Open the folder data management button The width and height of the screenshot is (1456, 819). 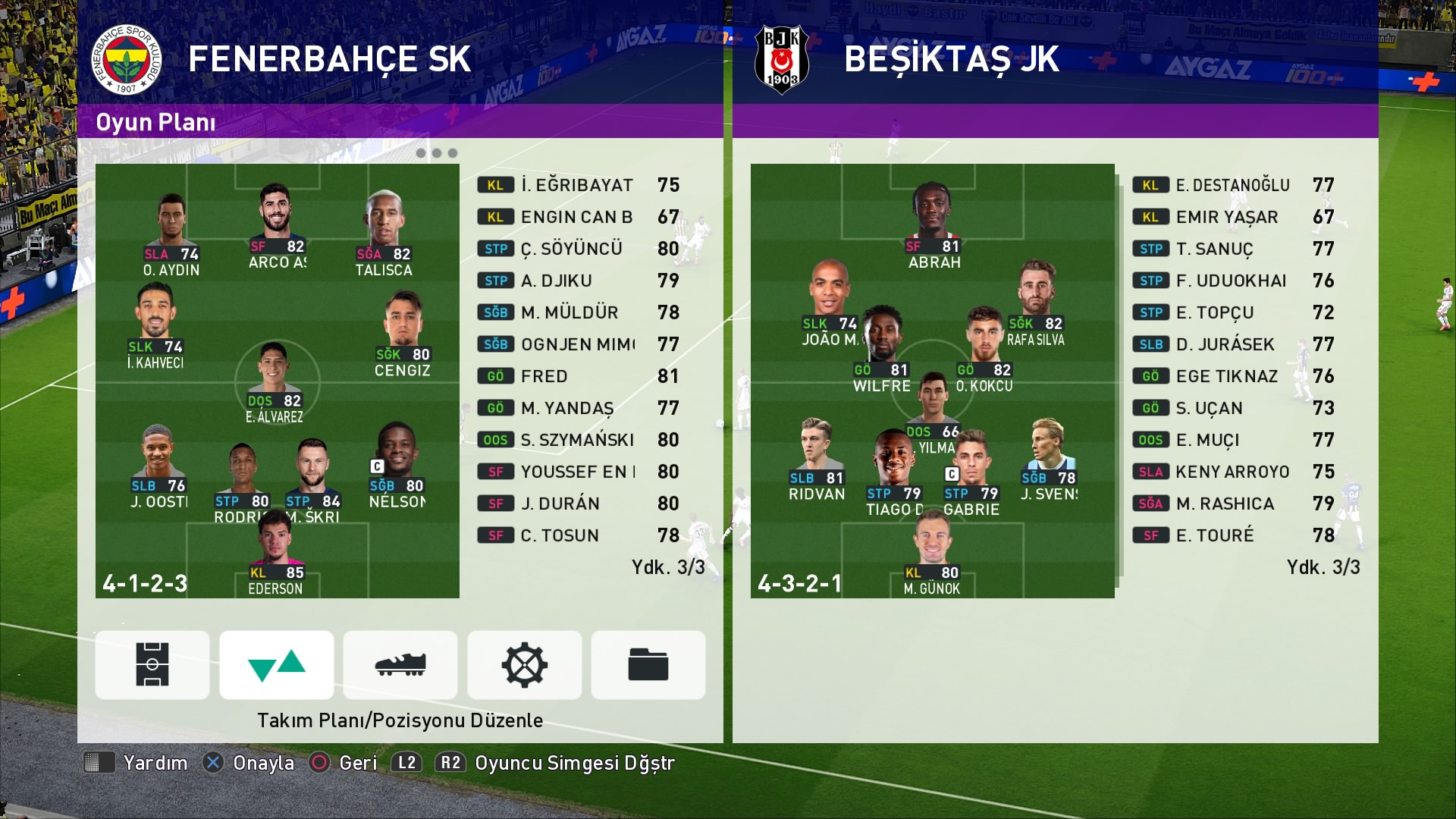[x=648, y=664]
